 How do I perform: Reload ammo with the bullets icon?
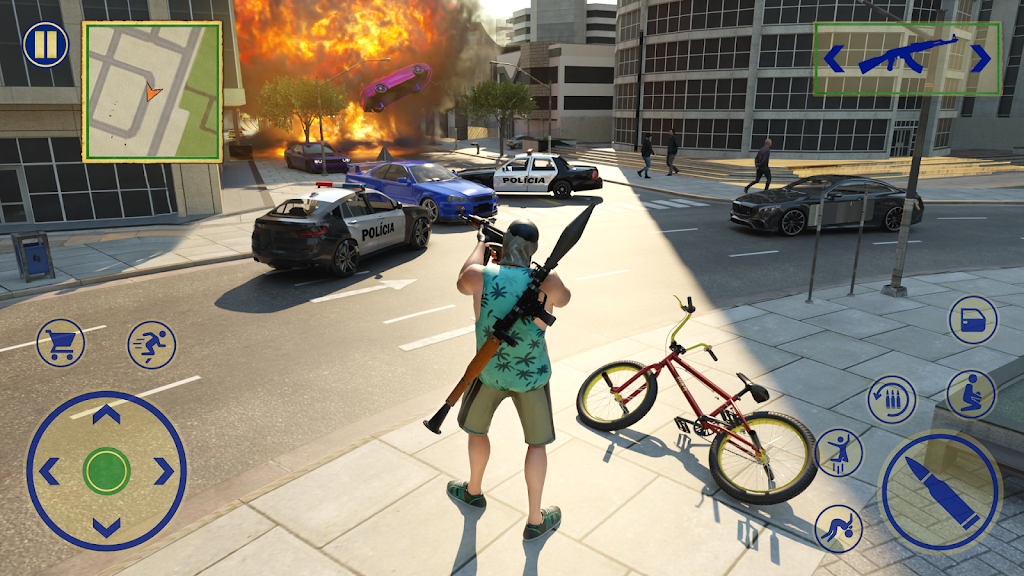892,400
